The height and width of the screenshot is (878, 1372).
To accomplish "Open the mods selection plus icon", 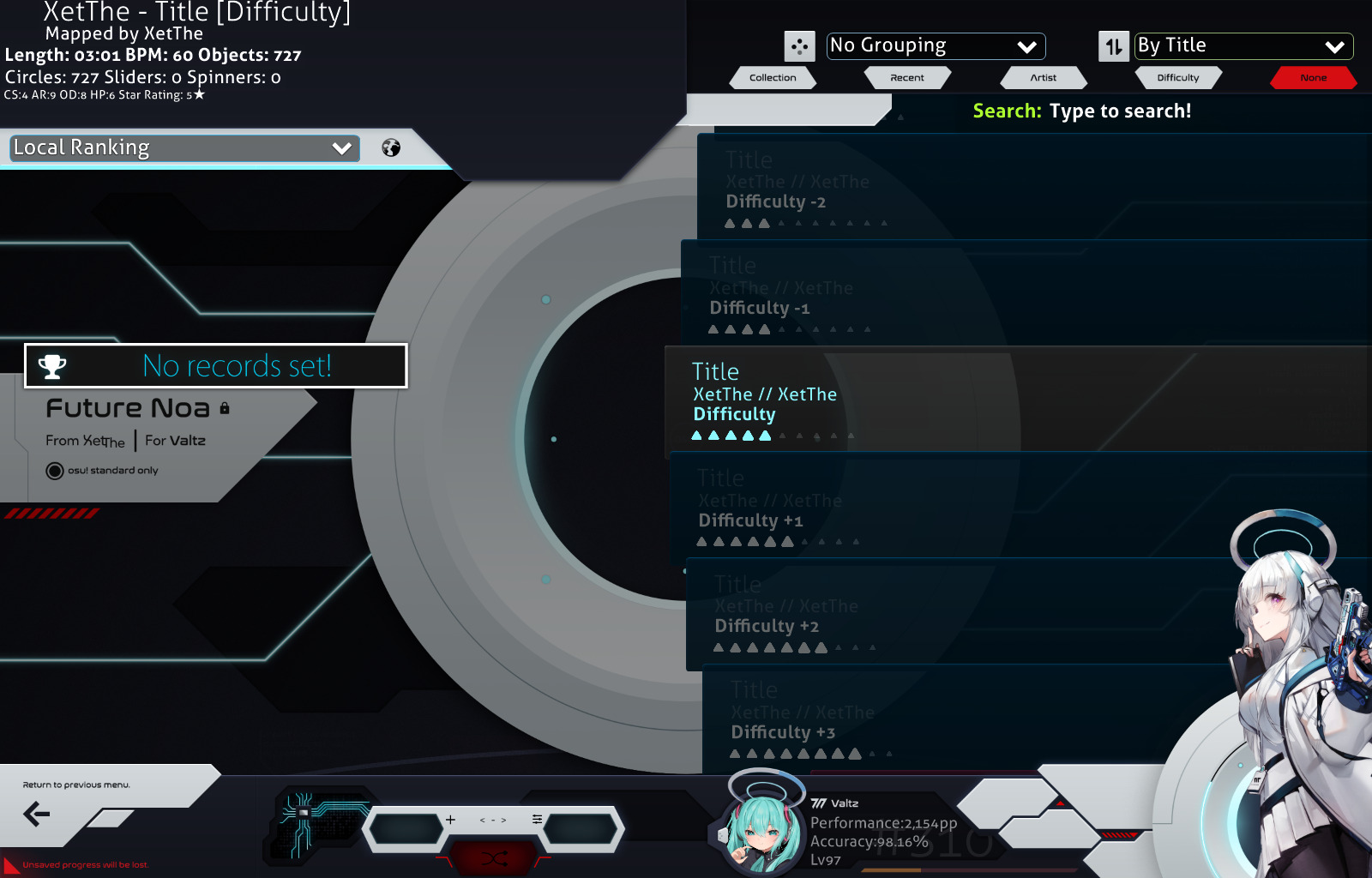I will 450,821.
